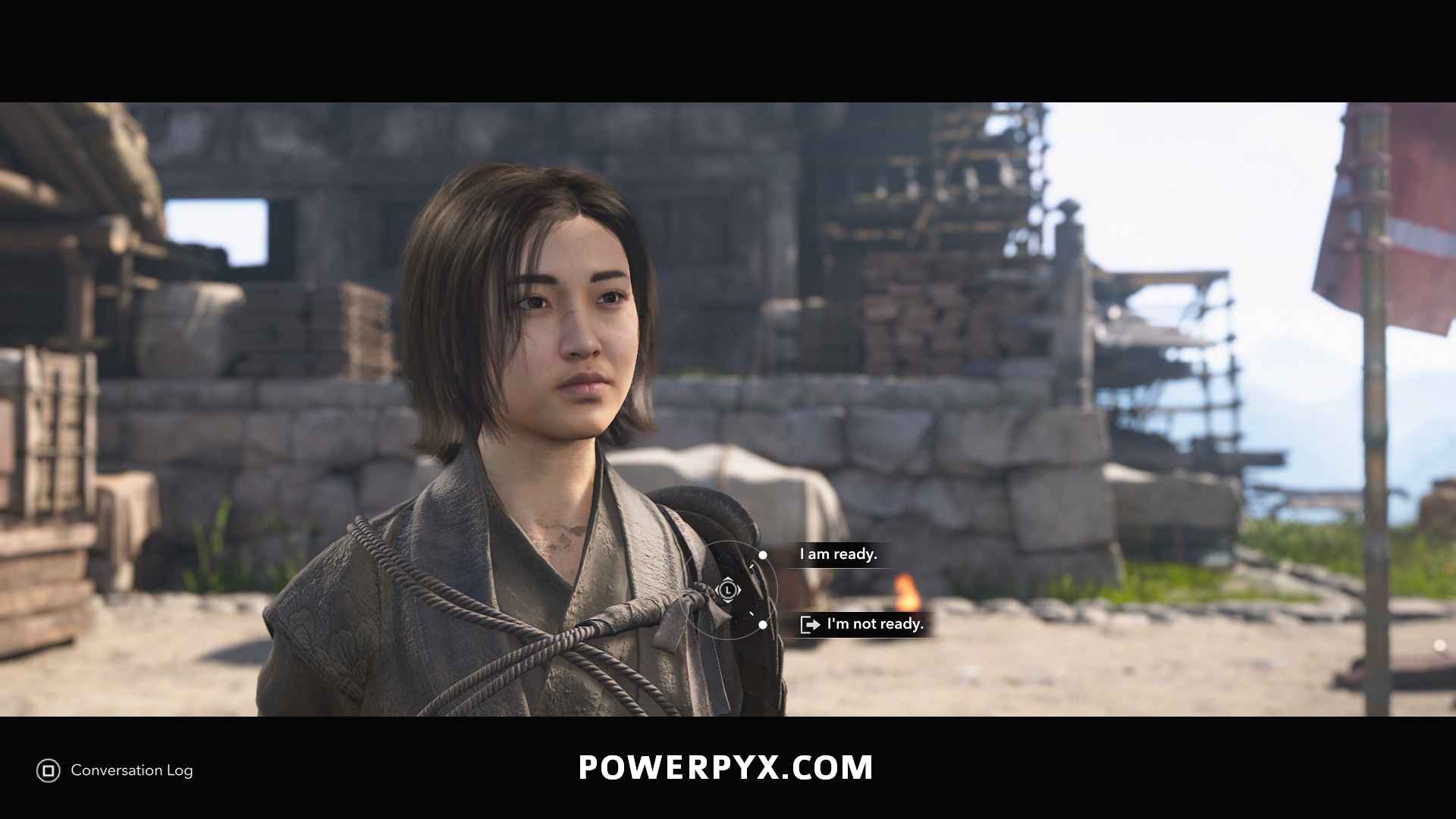
Task: Click the letter L inside the stick icon
Action: click(x=728, y=590)
